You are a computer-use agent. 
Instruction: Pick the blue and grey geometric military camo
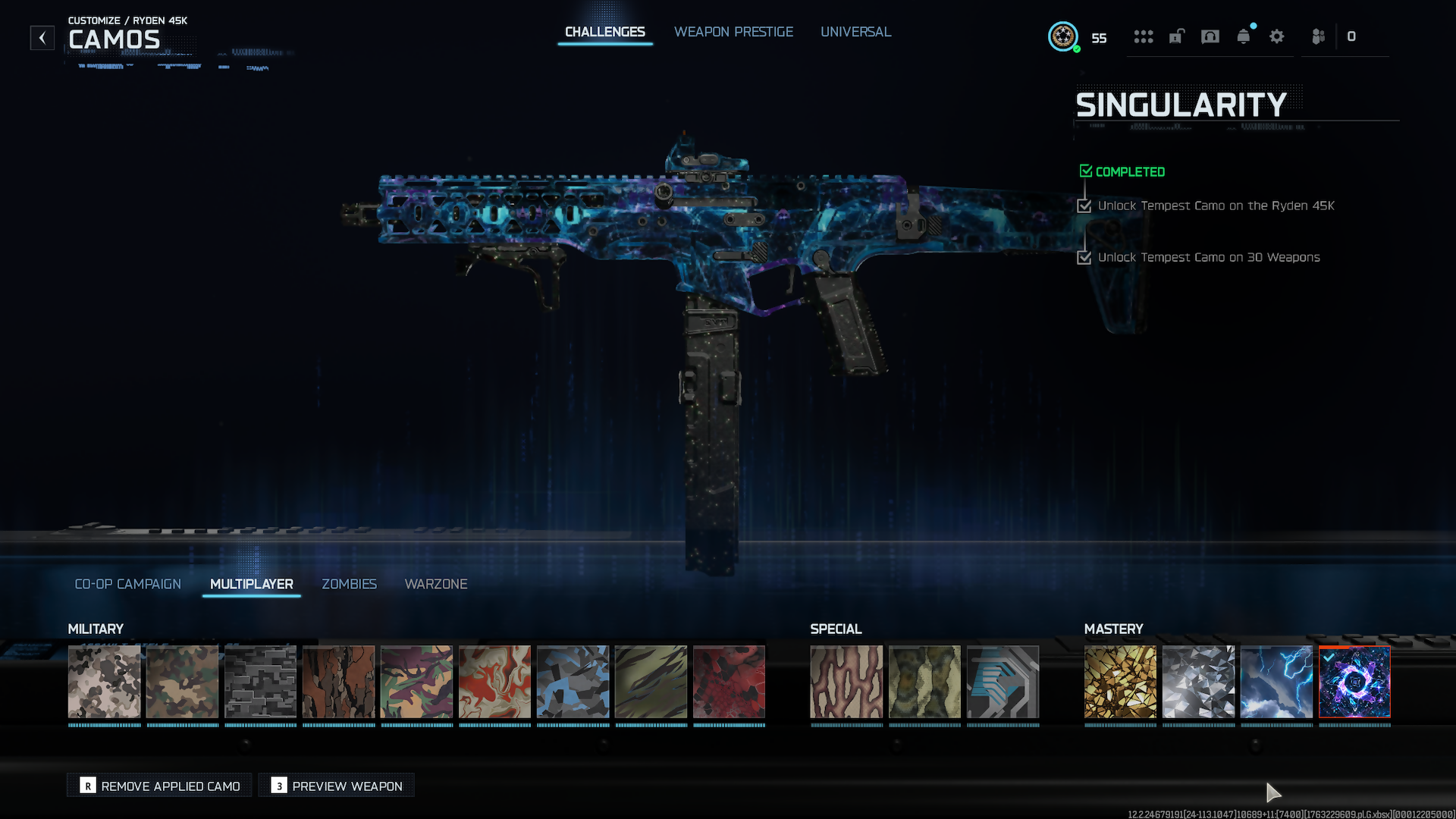[573, 682]
